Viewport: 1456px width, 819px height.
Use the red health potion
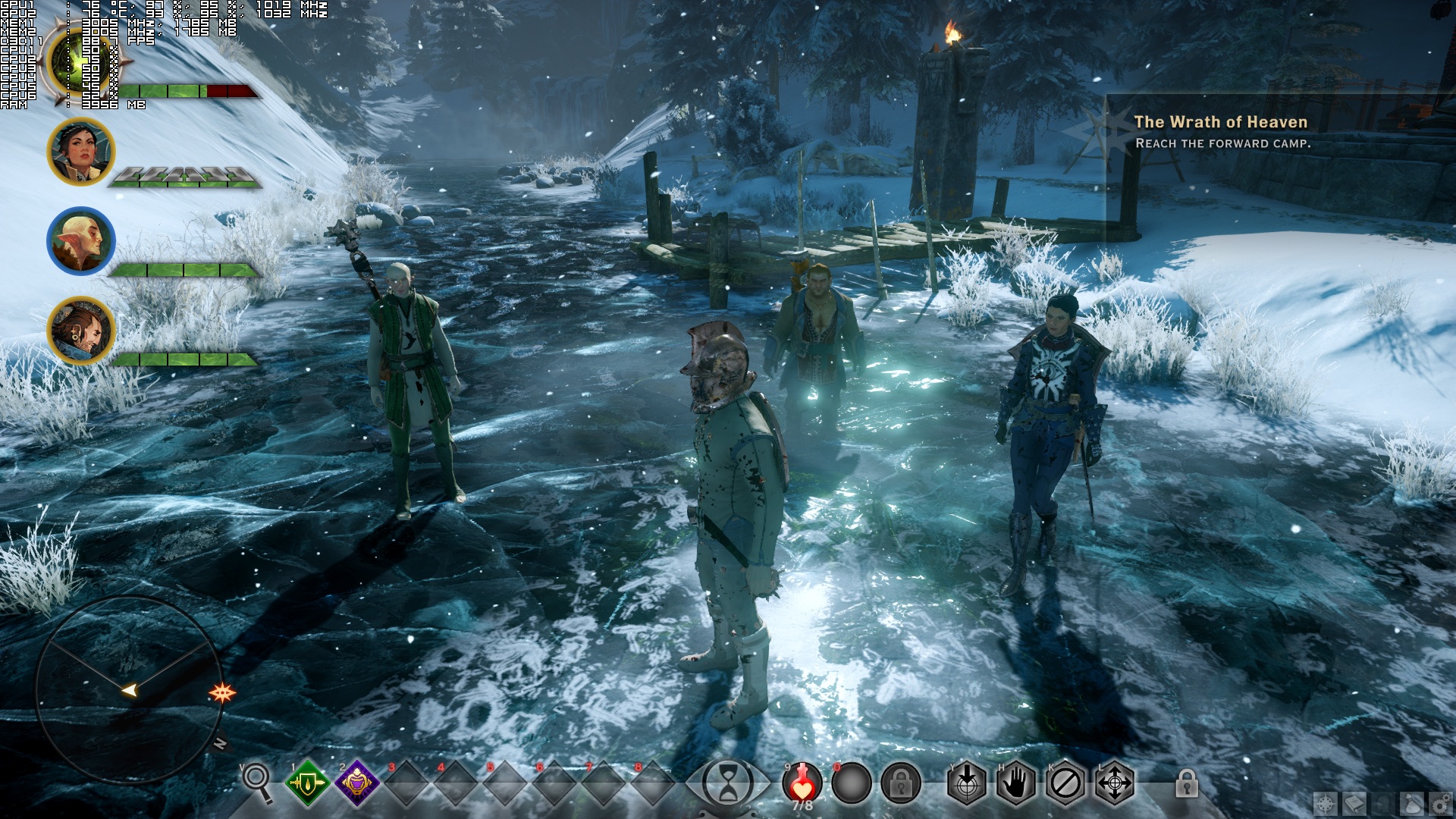tap(802, 783)
